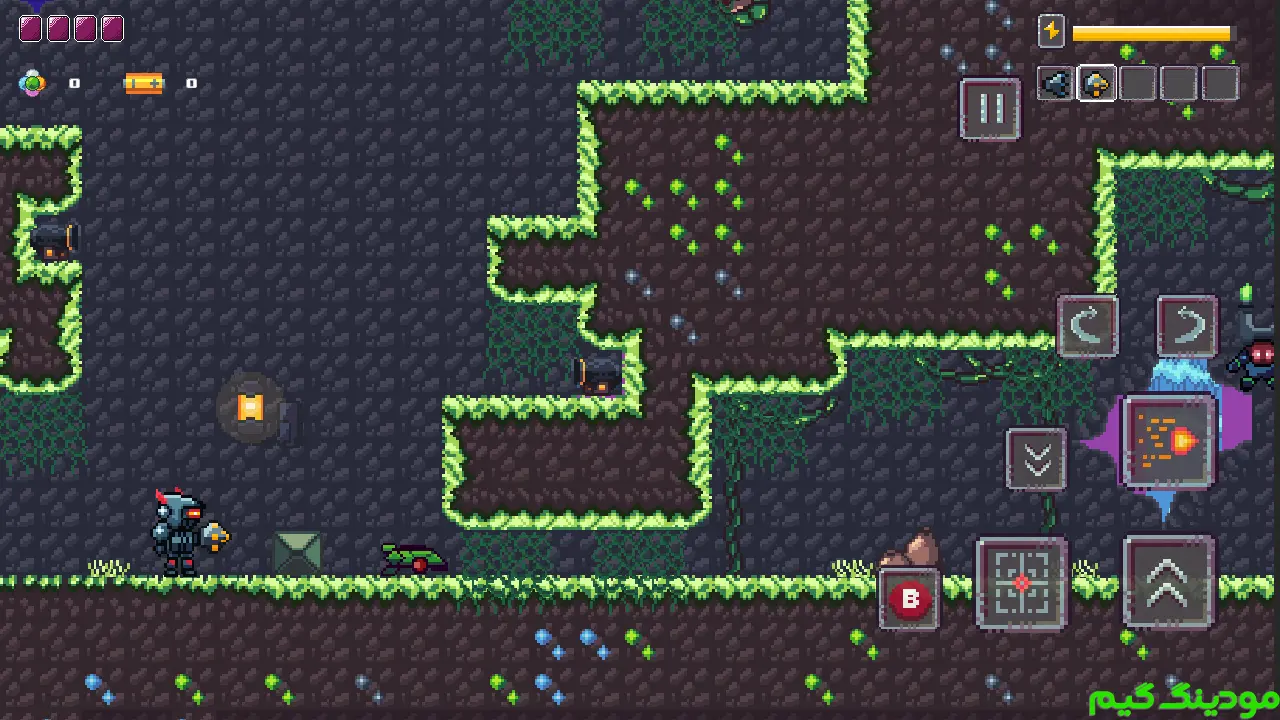Select the yellow blaster weapon slot
The image size is (1280, 720).
(x=1097, y=84)
